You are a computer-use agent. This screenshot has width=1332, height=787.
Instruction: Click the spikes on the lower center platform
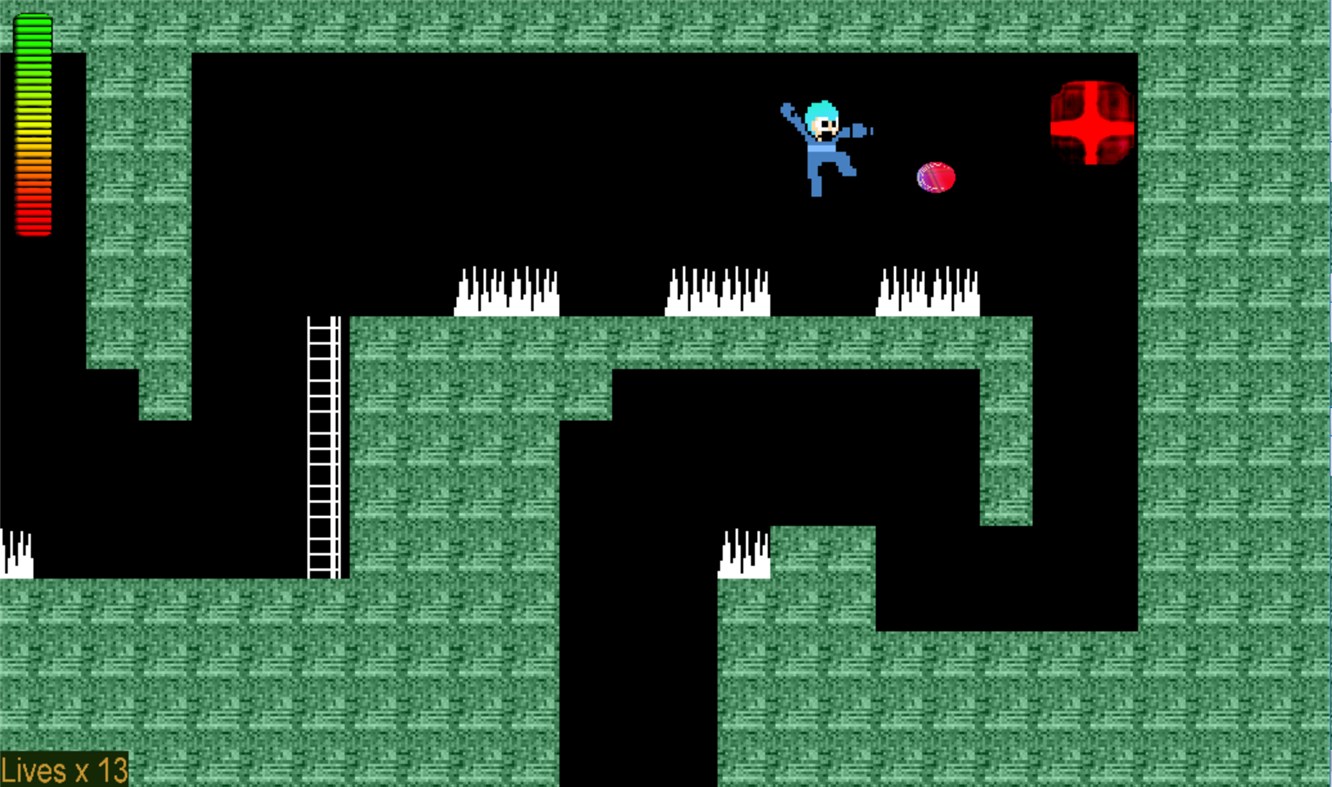coord(744,553)
